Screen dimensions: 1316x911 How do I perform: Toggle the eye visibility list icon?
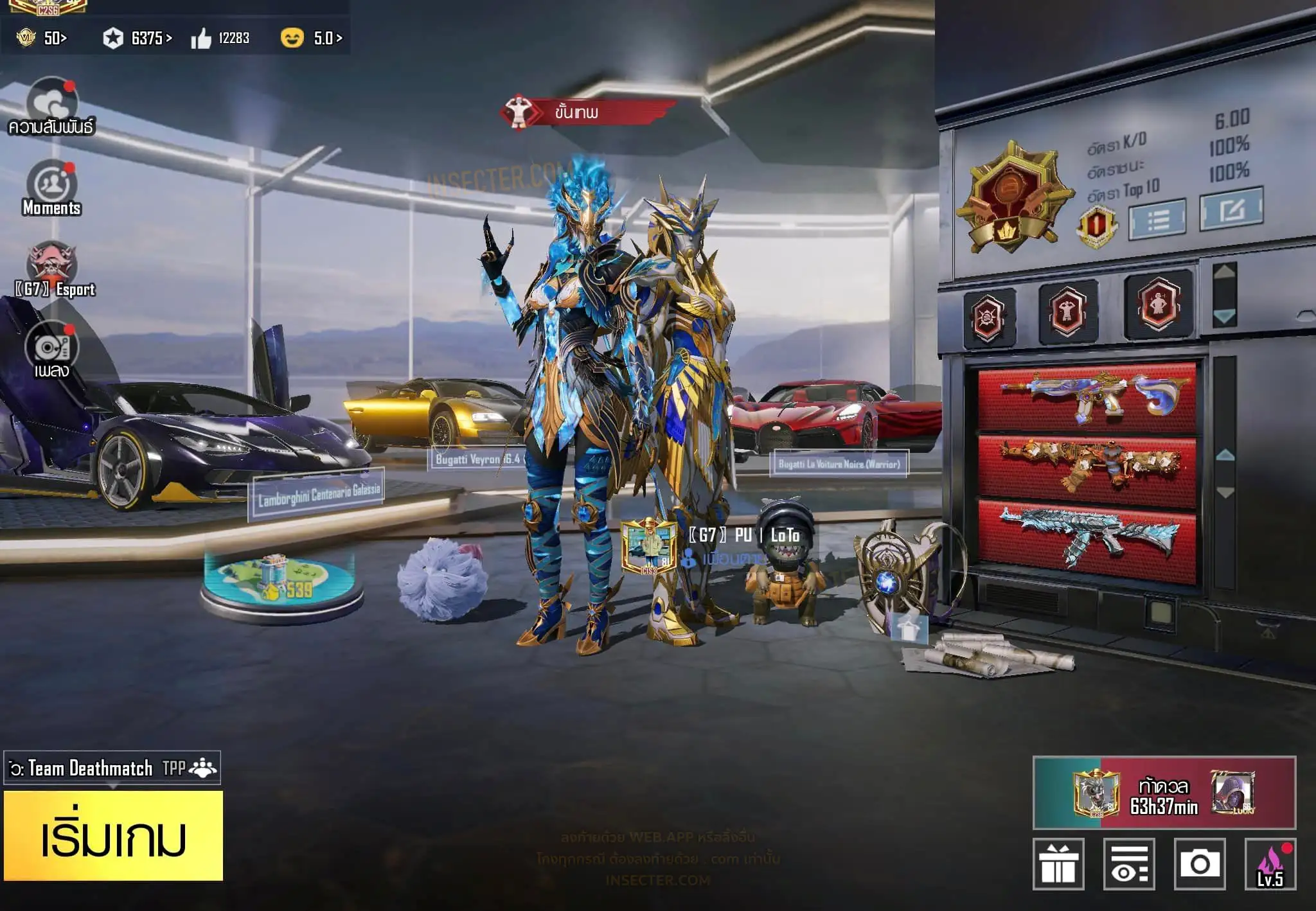[x=1129, y=864]
